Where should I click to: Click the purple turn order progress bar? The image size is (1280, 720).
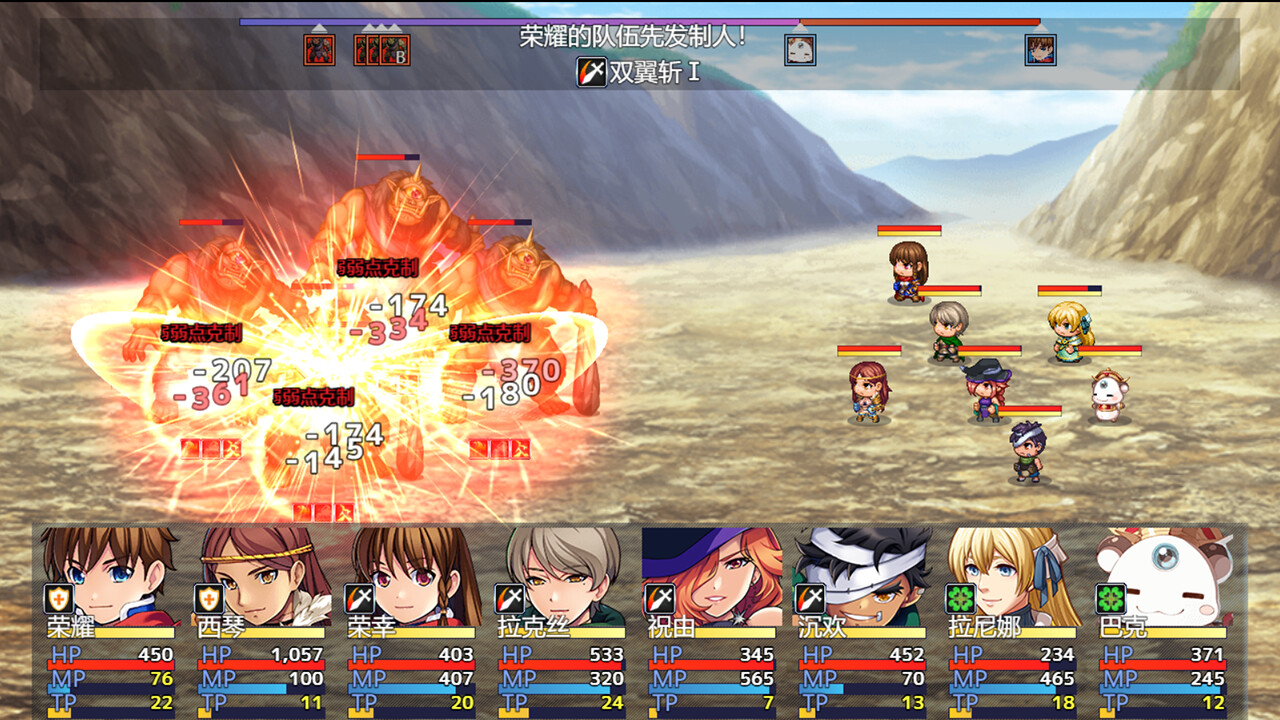point(500,24)
